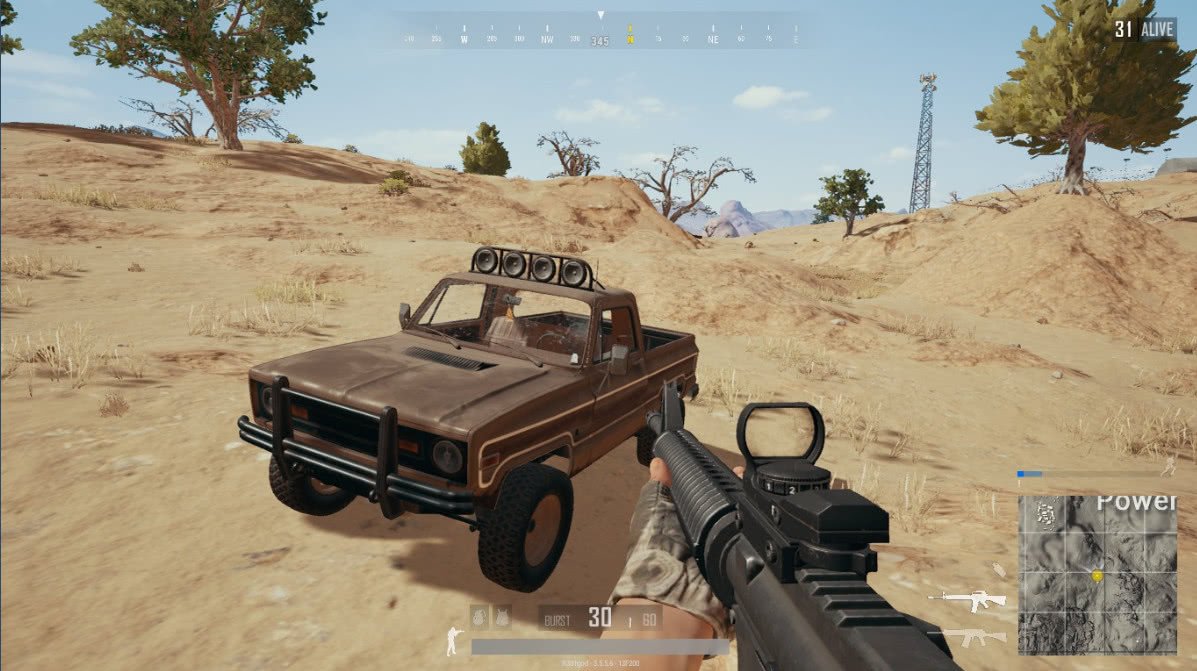The image size is (1197, 671).
Task: Click the BURST fire mode label
Action: click(x=557, y=620)
